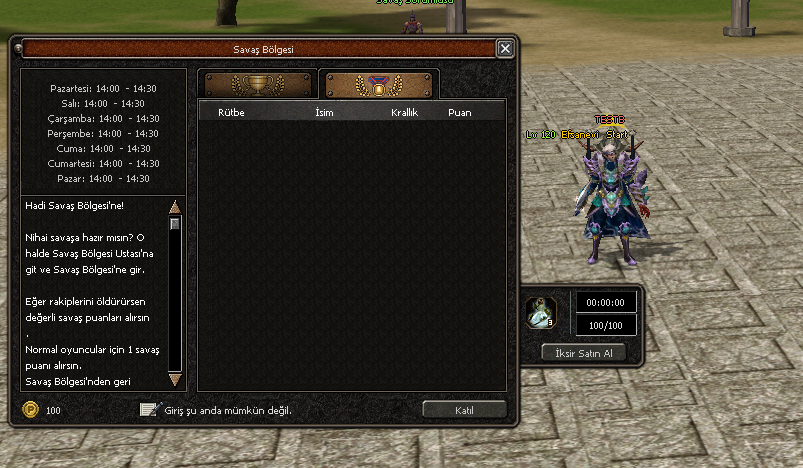Screen dimensions: 803x468
Task: Click the description scroll-up arrow
Action: tap(175, 207)
